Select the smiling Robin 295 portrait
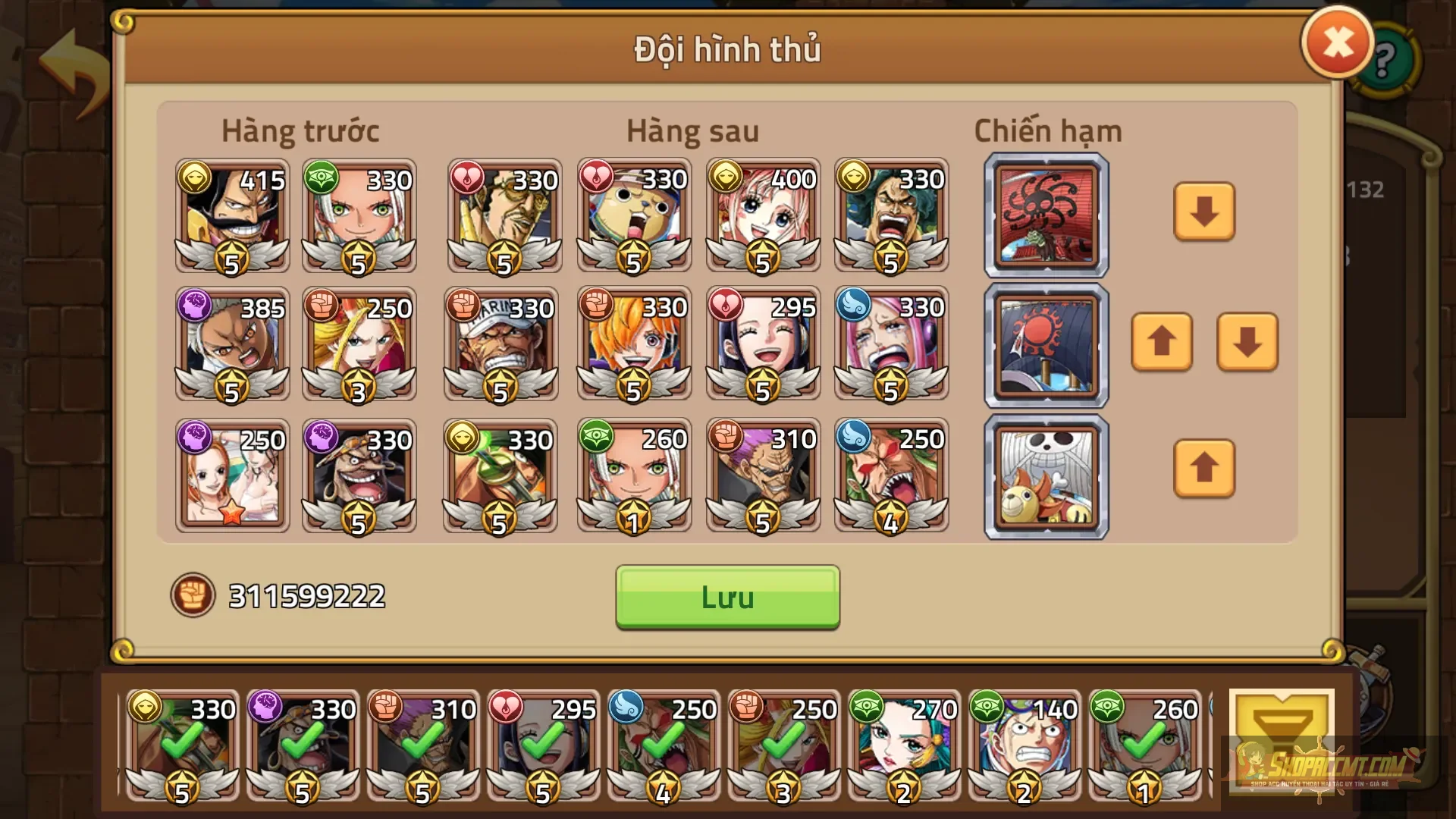The width and height of the screenshot is (1456, 819). [x=762, y=345]
